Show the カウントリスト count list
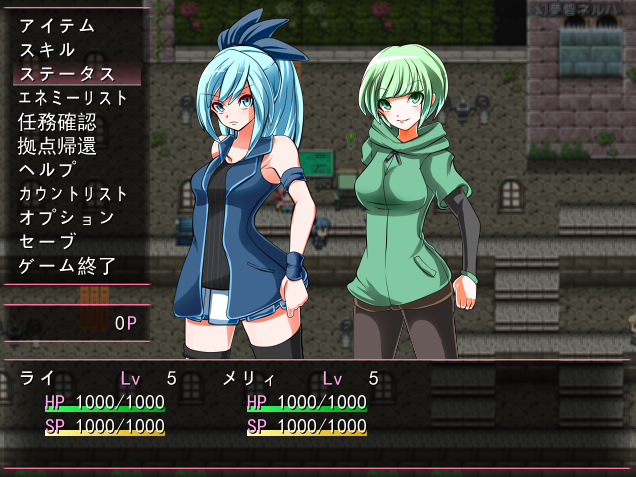636x477 pixels. [x=73, y=194]
